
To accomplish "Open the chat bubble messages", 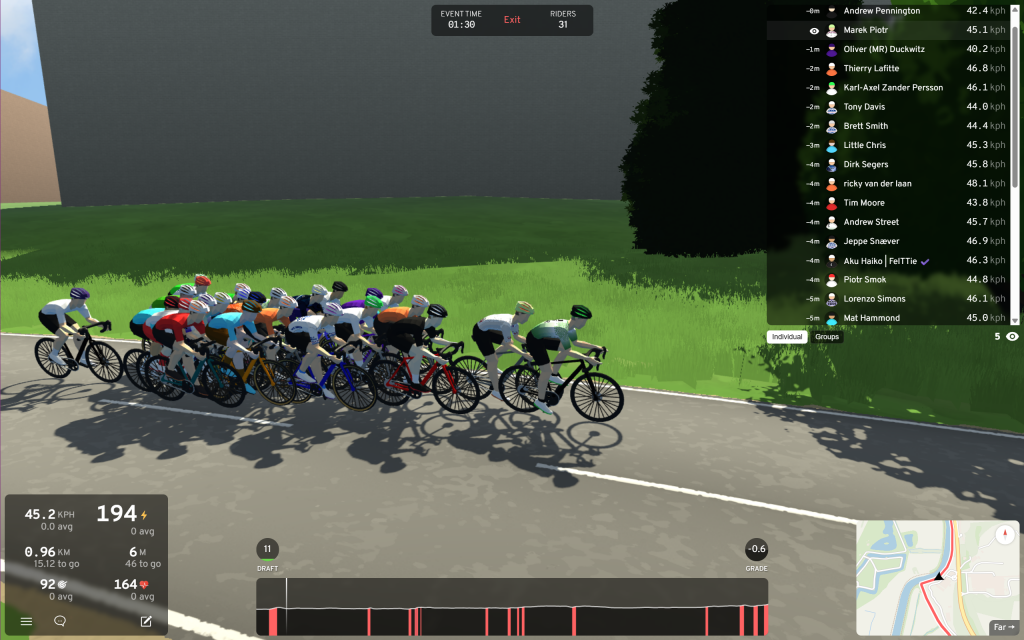I will pos(60,621).
